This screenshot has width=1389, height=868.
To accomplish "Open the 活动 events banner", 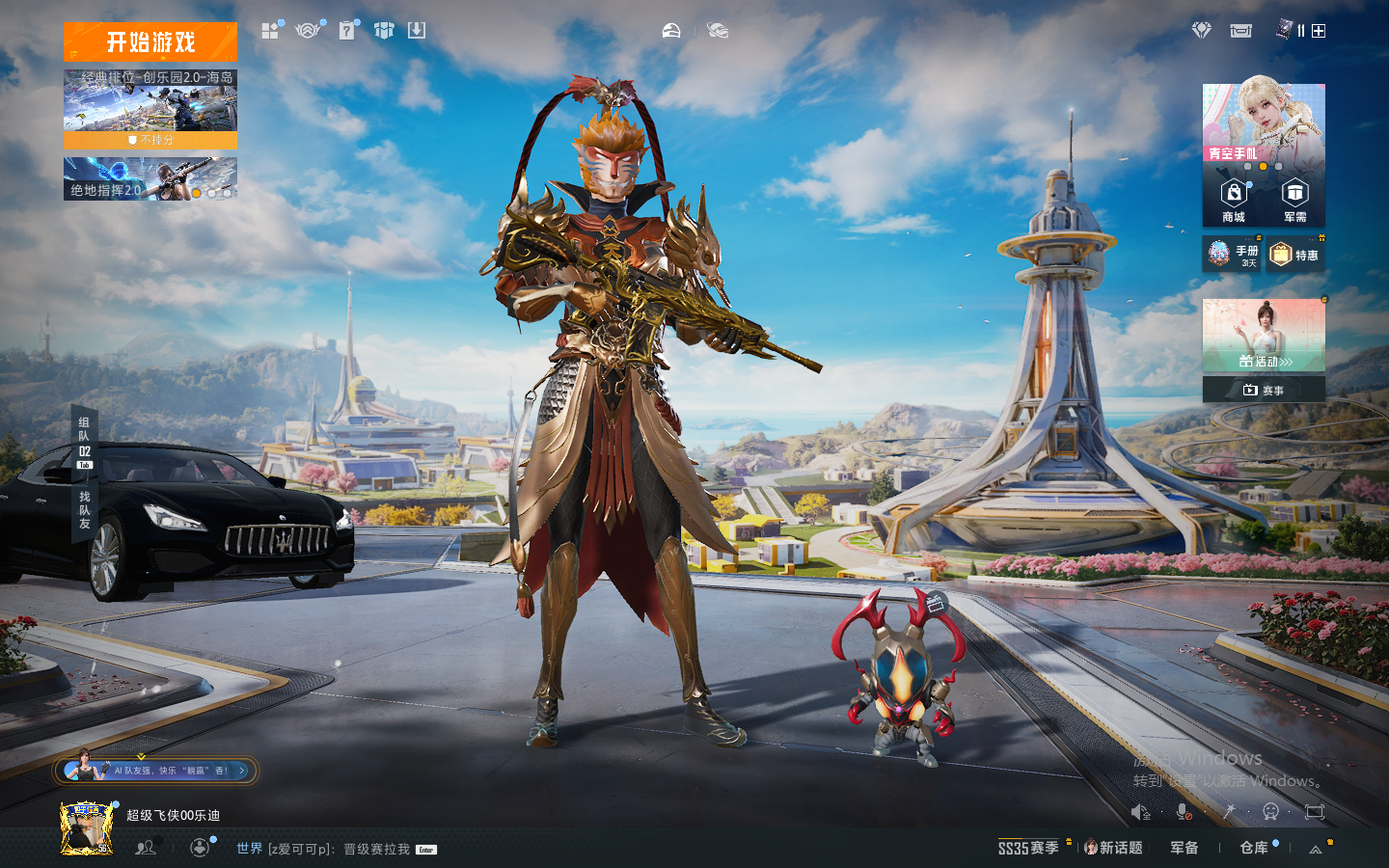I will click(1264, 336).
